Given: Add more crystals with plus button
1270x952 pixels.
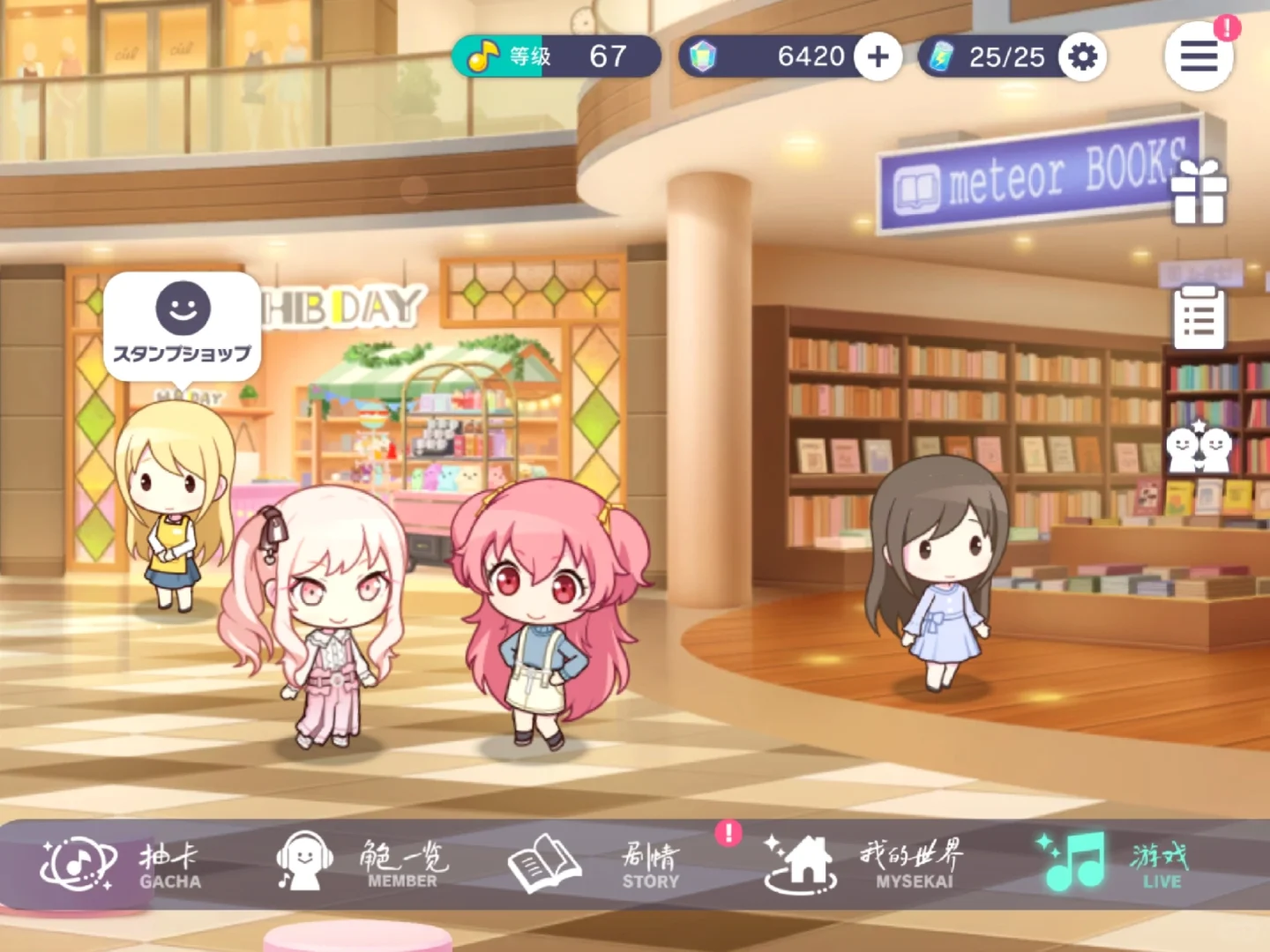Looking at the screenshot, I should [878, 57].
